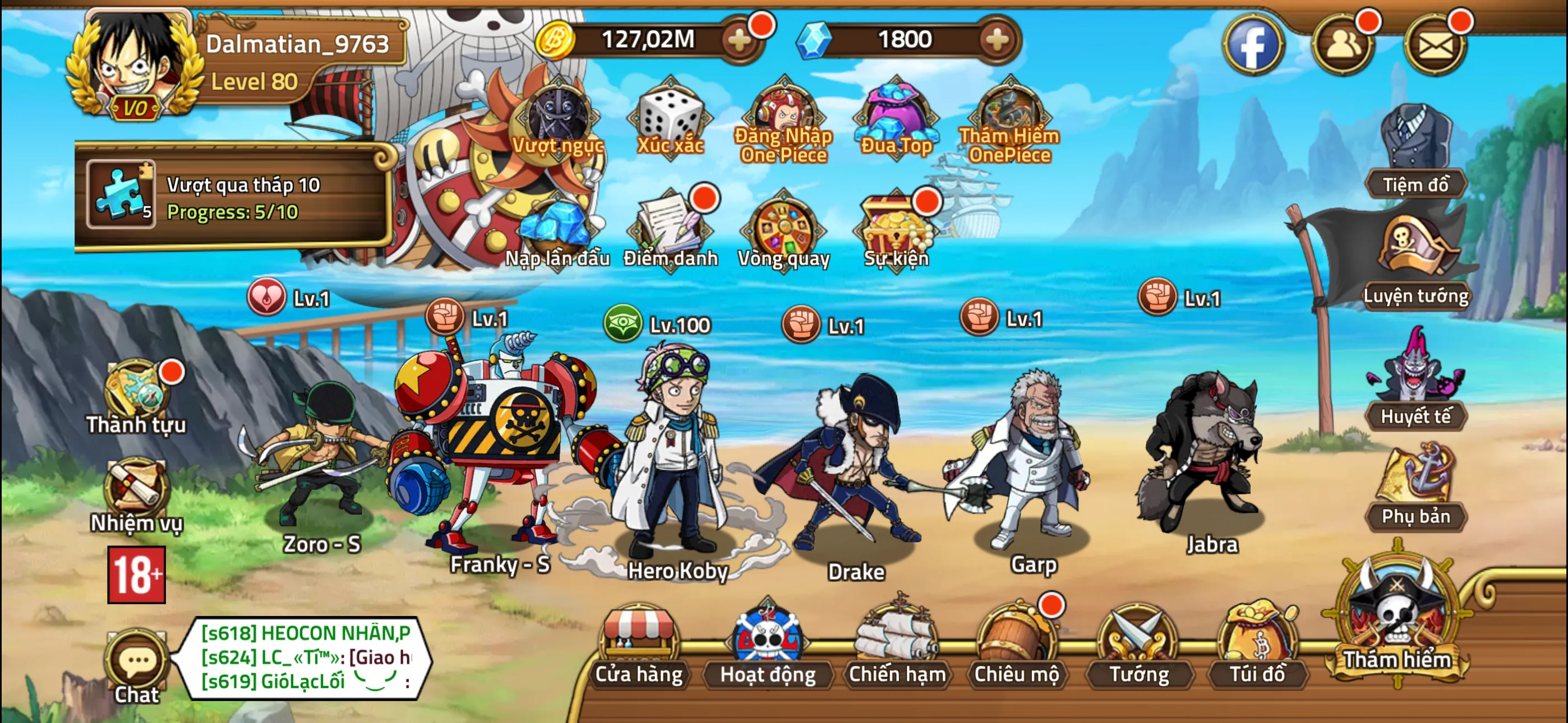View Nhiệm vụ quest scroll

(136, 494)
